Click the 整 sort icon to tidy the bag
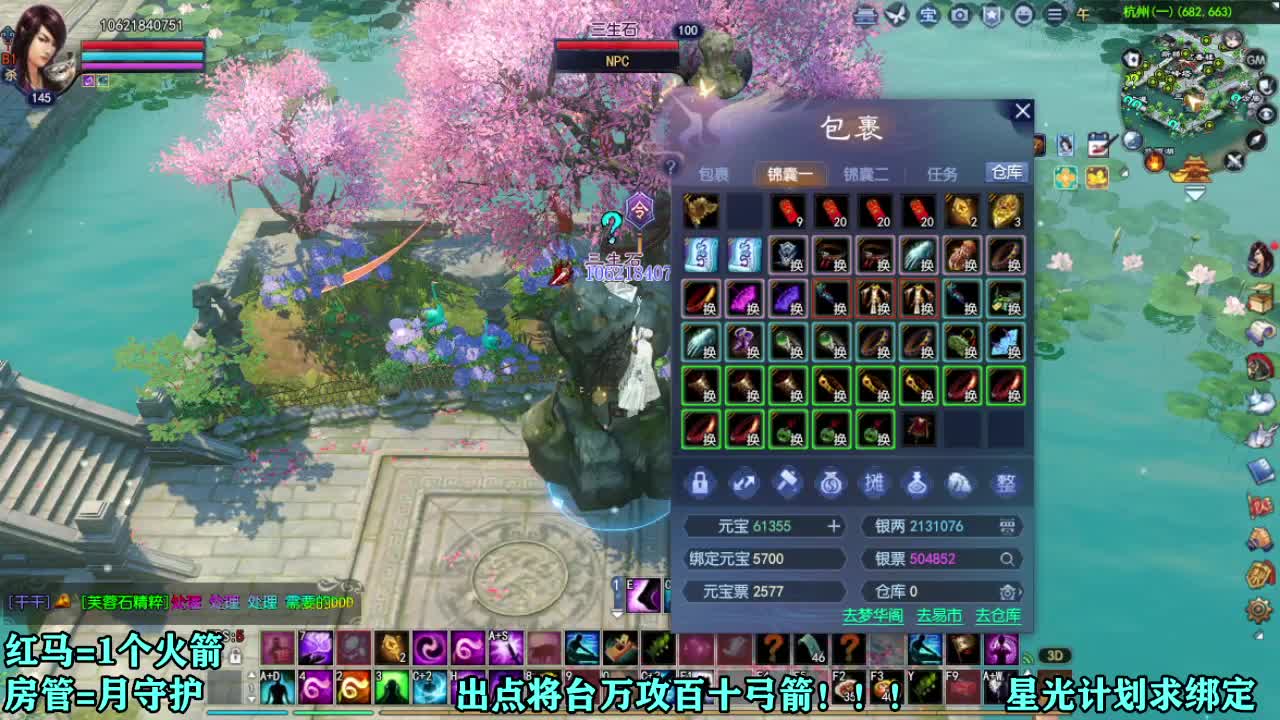Viewport: 1280px width, 720px height. pos(1003,484)
